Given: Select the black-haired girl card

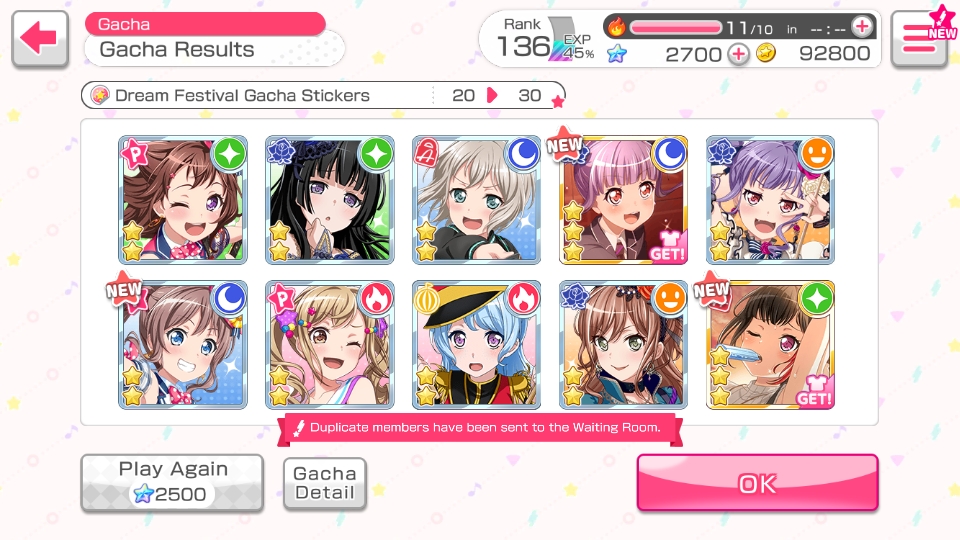Looking at the screenshot, I should (330, 200).
